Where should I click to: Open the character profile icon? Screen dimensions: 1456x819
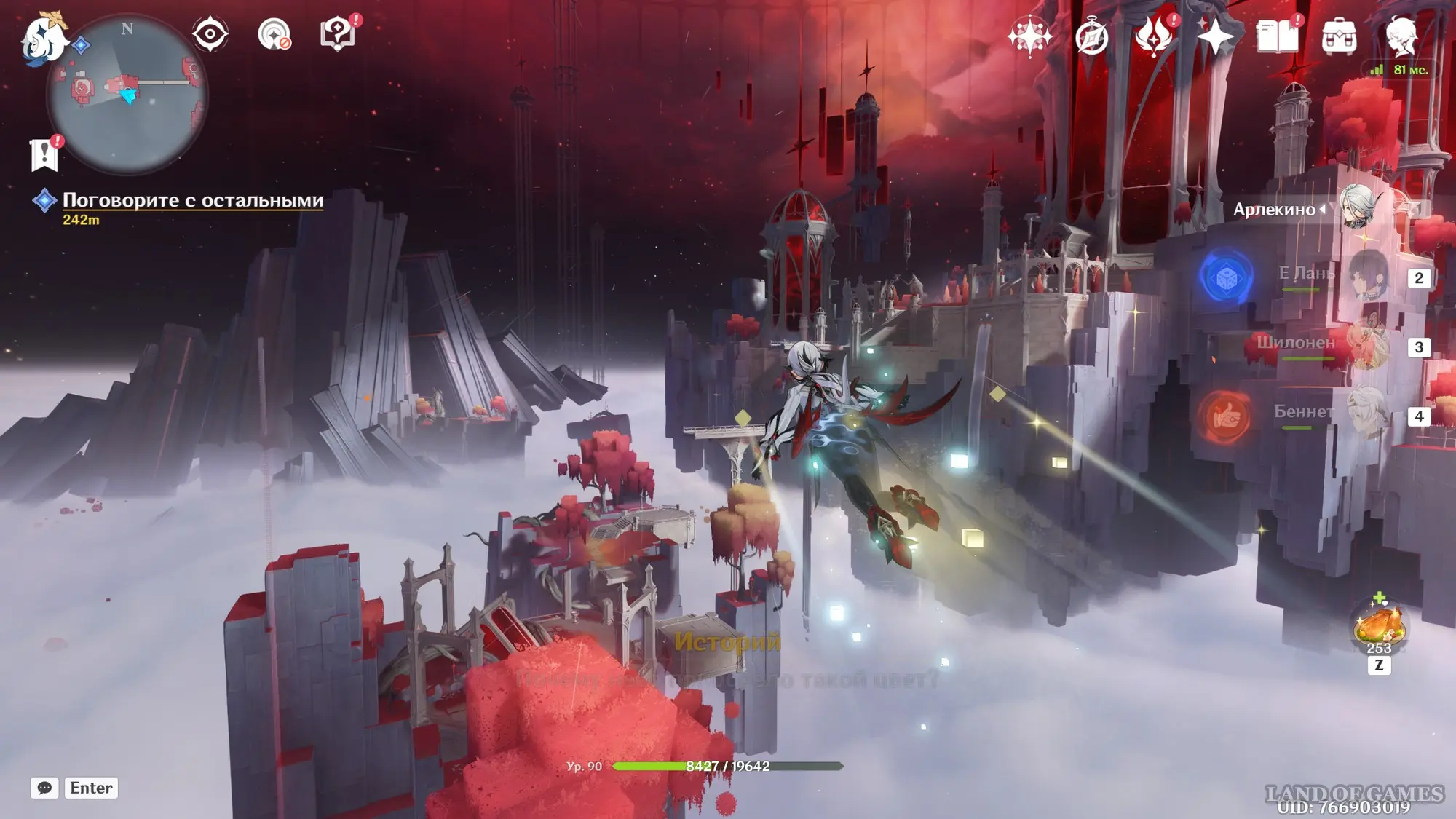coord(1401,36)
